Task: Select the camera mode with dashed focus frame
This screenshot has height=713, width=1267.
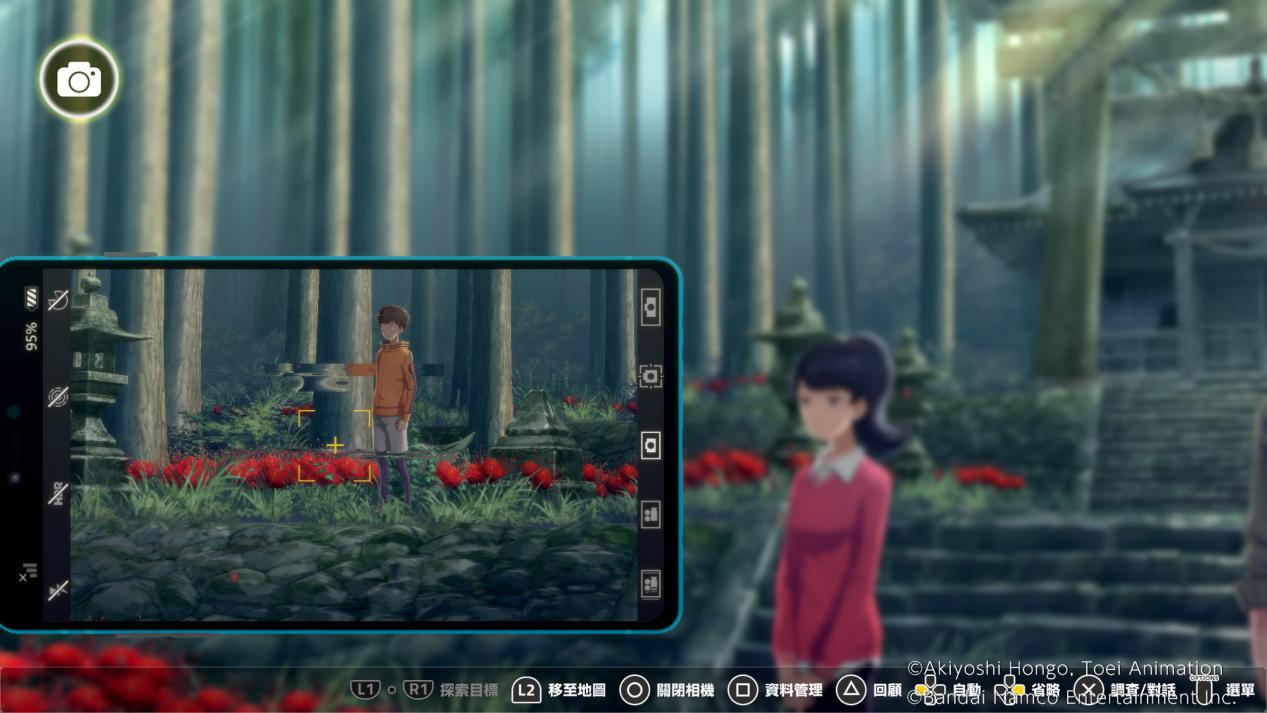Action: [x=650, y=376]
